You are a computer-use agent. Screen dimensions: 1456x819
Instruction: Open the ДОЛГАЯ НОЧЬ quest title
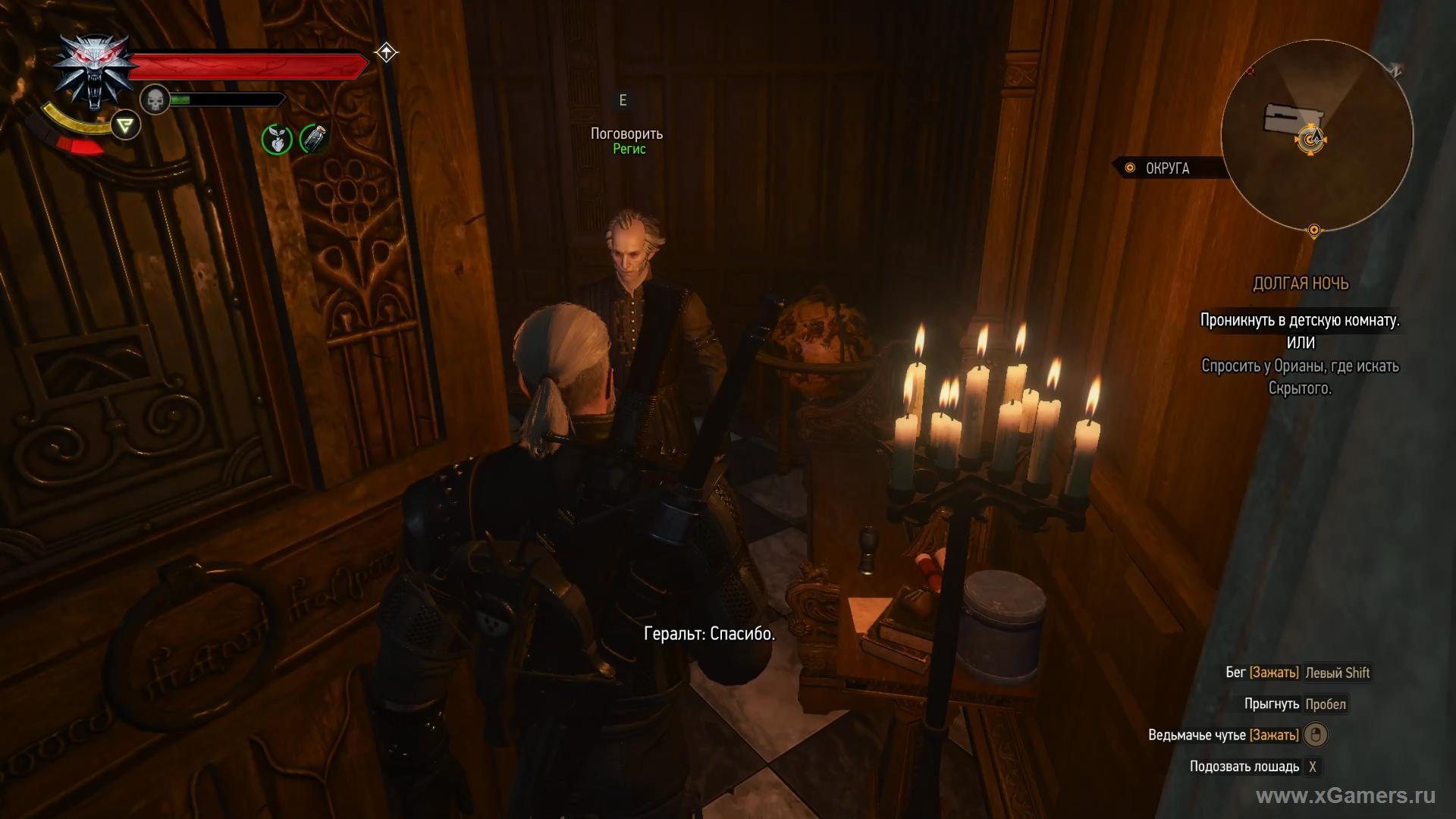1300,284
